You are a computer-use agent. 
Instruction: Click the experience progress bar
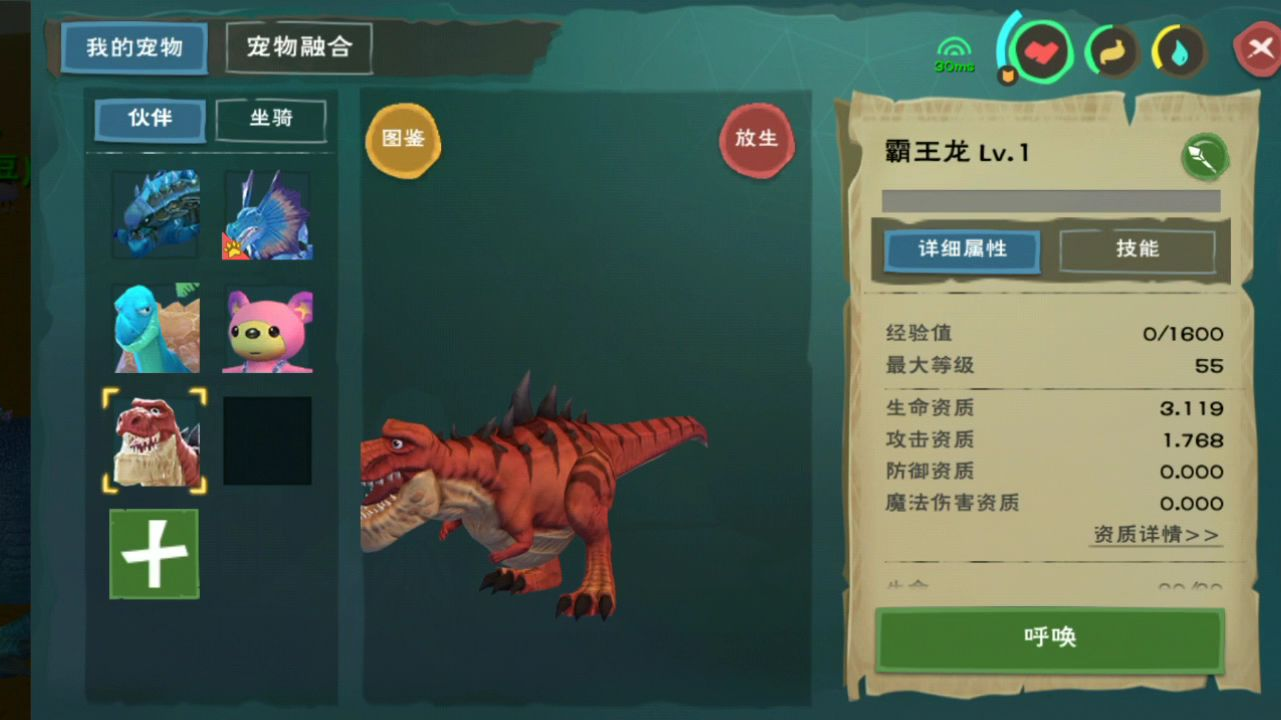[1050, 200]
